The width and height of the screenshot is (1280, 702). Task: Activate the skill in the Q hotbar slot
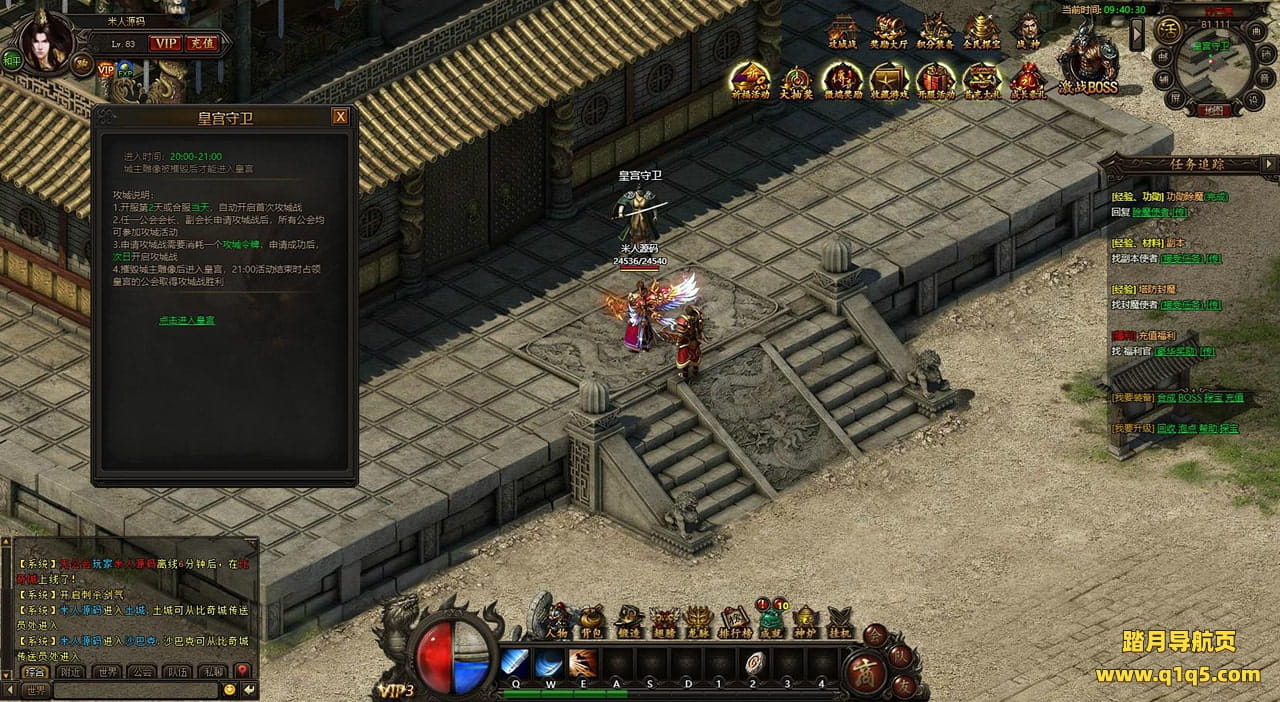[515, 662]
